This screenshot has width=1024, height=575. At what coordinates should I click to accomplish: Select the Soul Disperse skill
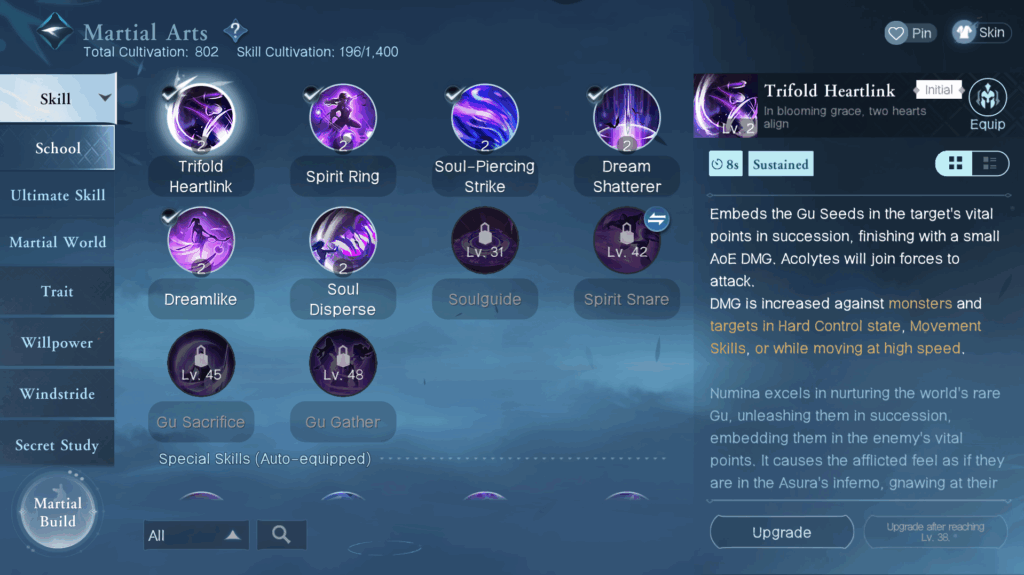pyautogui.click(x=343, y=241)
